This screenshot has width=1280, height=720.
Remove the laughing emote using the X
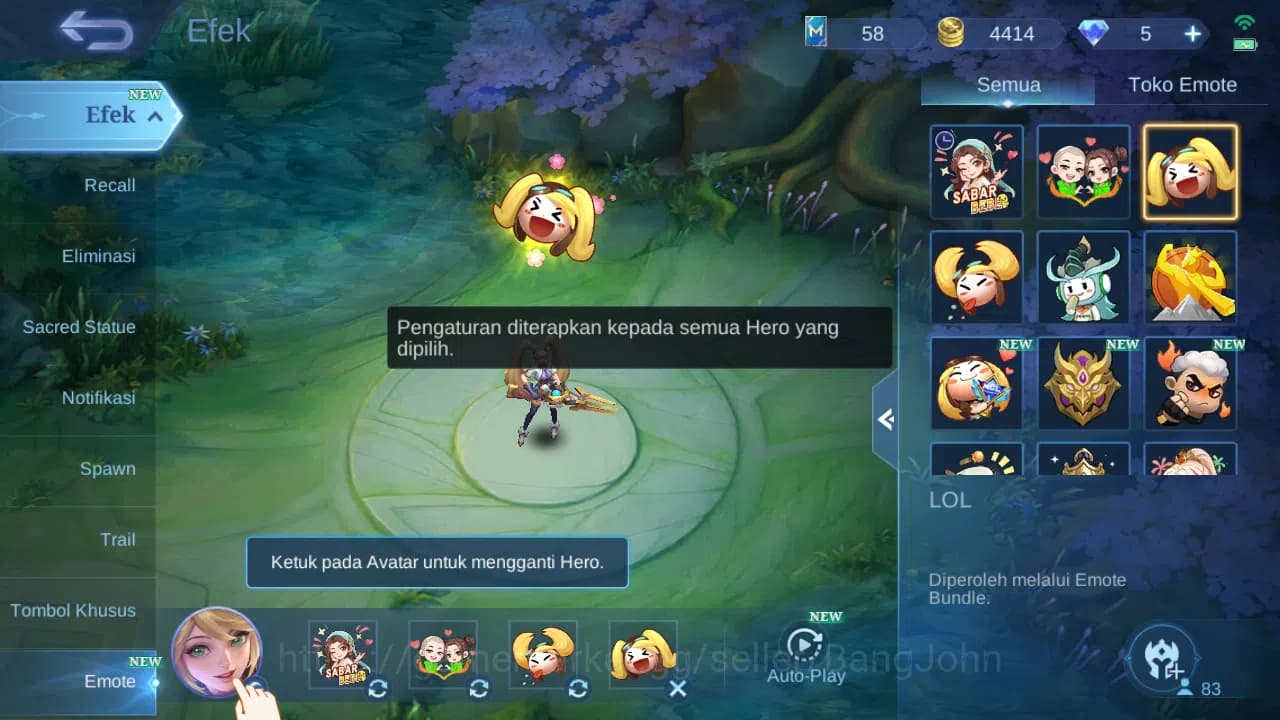pyautogui.click(x=678, y=689)
